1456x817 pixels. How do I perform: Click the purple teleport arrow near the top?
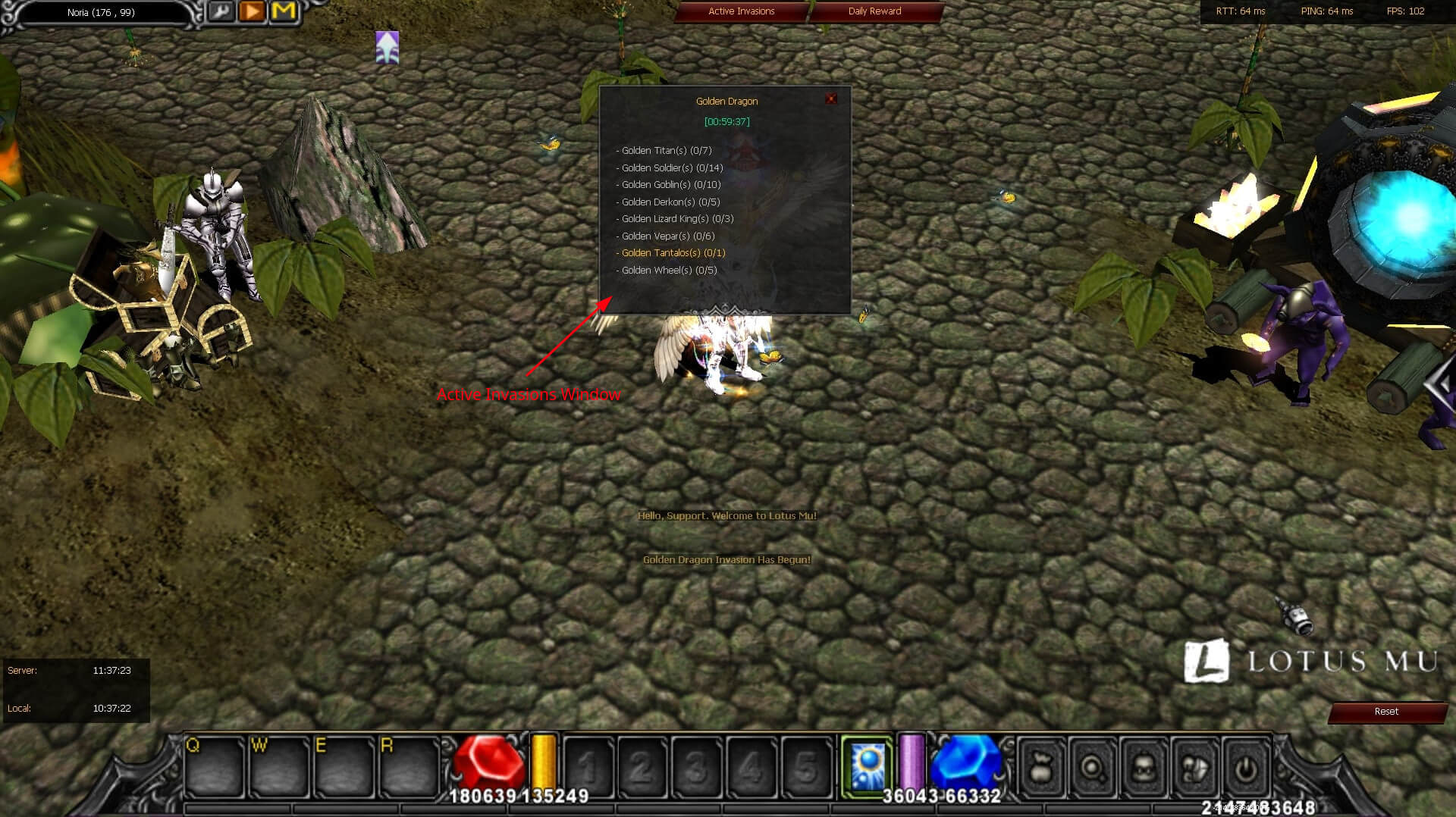coord(387,47)
